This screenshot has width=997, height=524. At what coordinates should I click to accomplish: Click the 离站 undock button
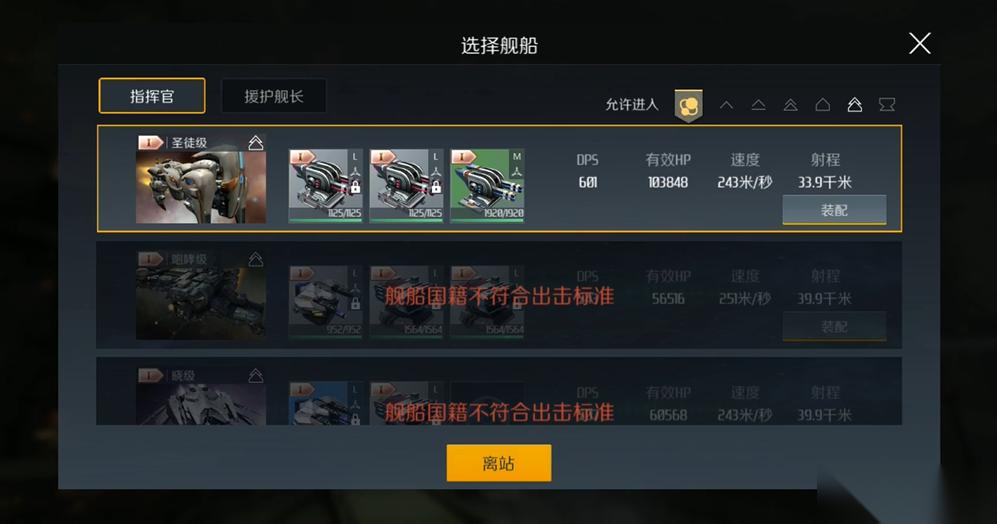(x=498, y=463)
